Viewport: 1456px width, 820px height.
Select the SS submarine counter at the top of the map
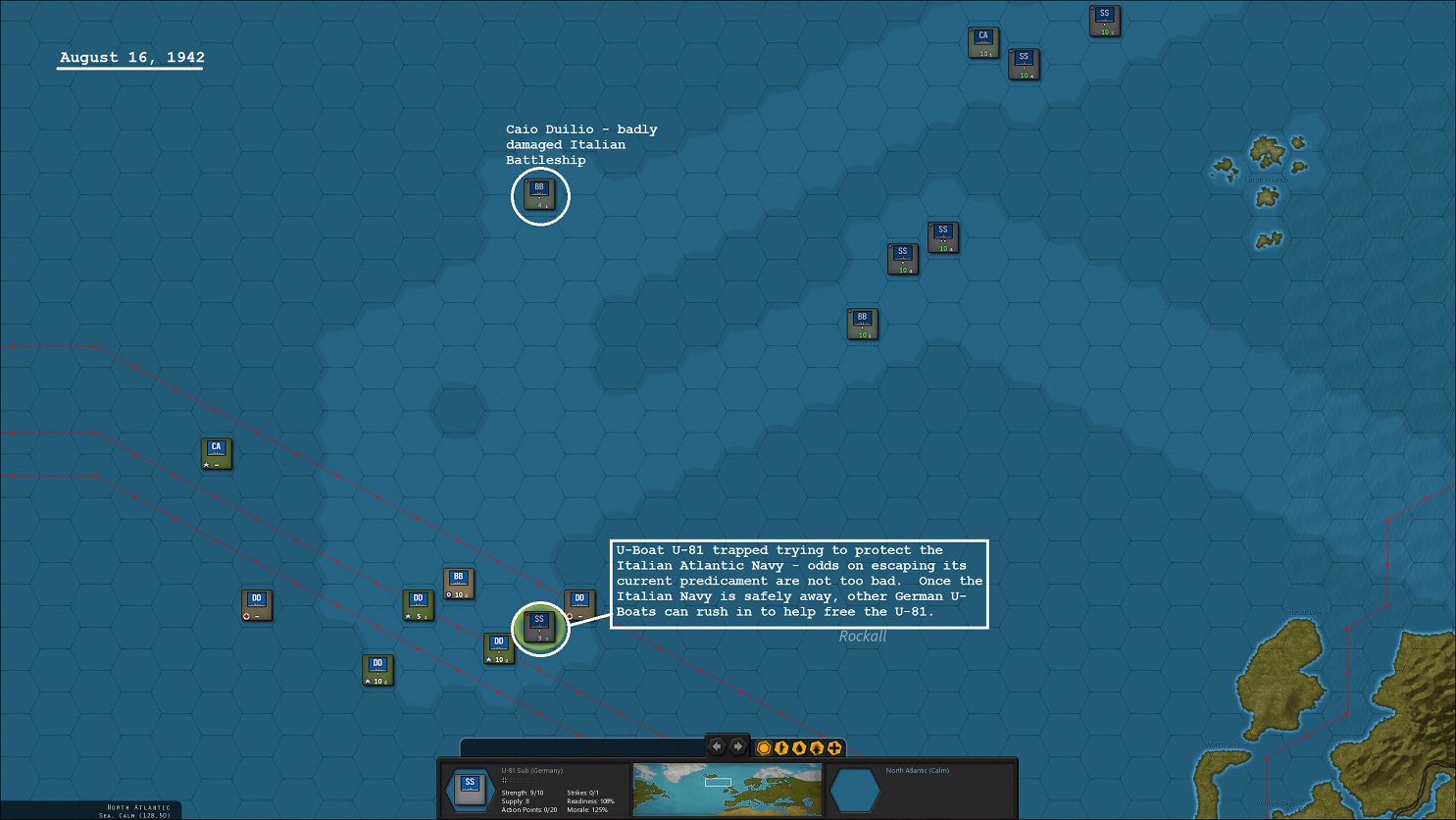1102,19
